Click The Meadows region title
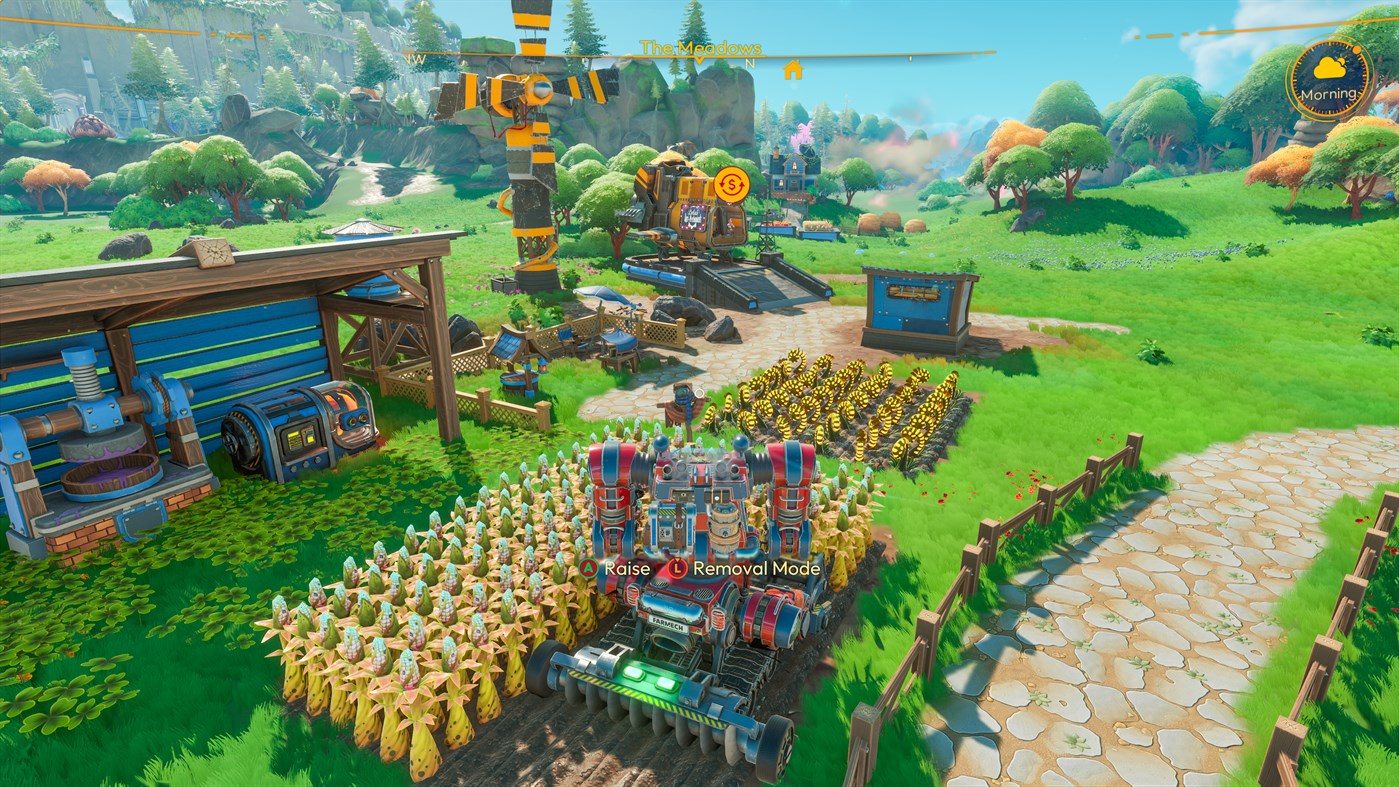This screenshot has height=787, width=1399. [x=703, y=47]
